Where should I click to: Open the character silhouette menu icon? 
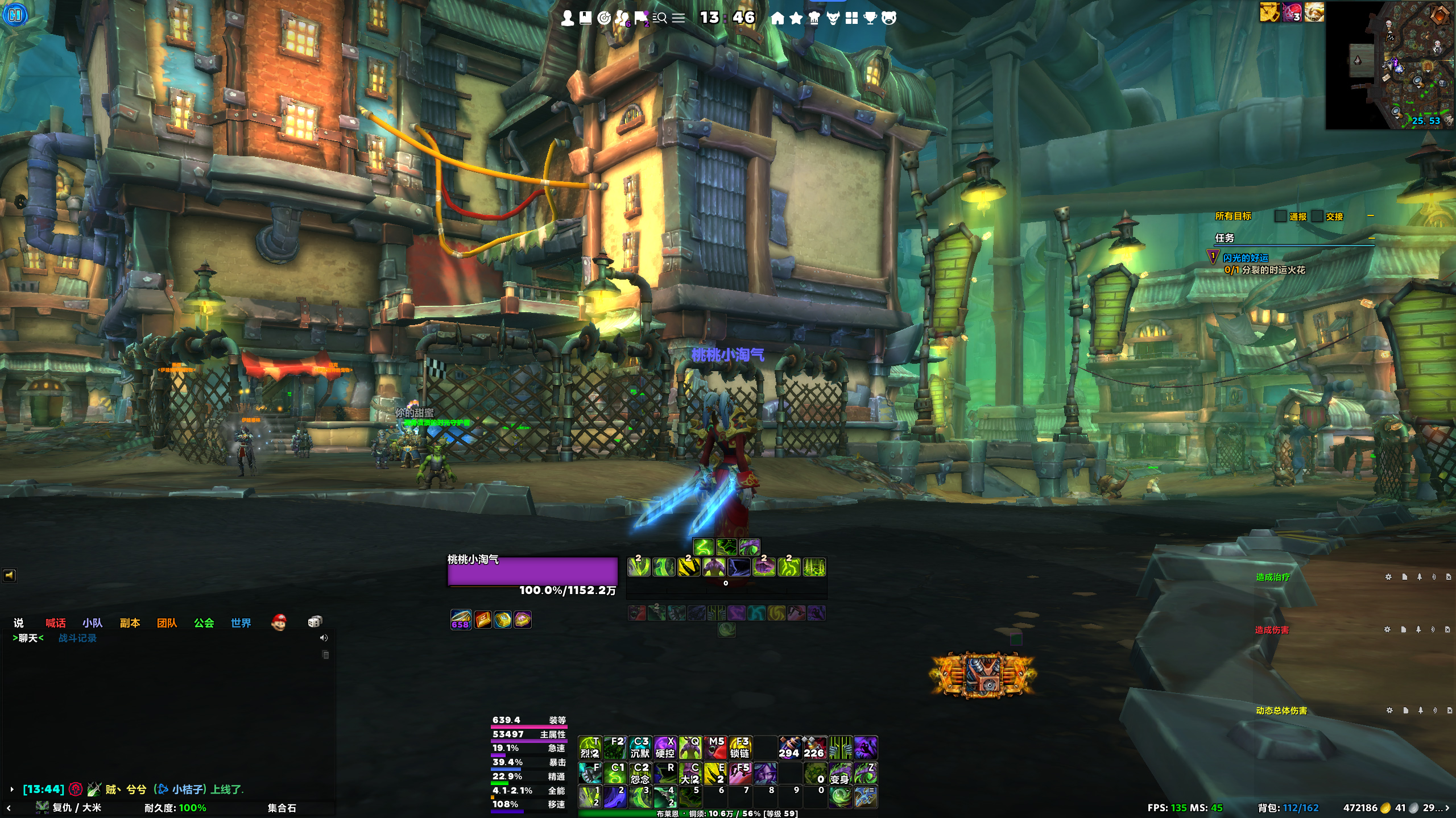click(x=567, y=18)
